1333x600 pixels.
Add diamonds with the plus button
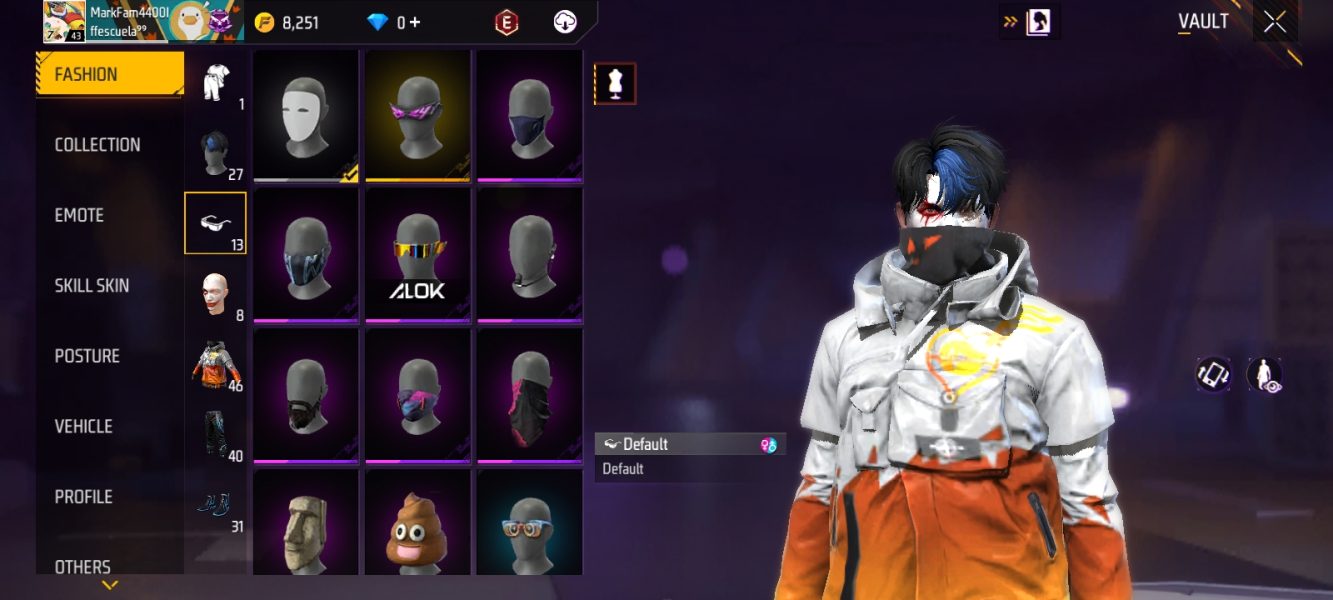point(414,22)
